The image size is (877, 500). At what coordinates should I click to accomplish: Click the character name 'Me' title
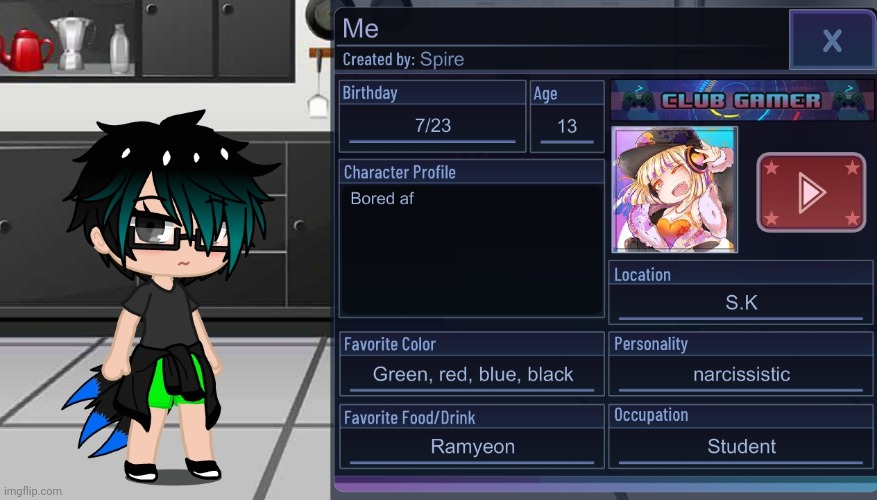click(x=361, y=27)
